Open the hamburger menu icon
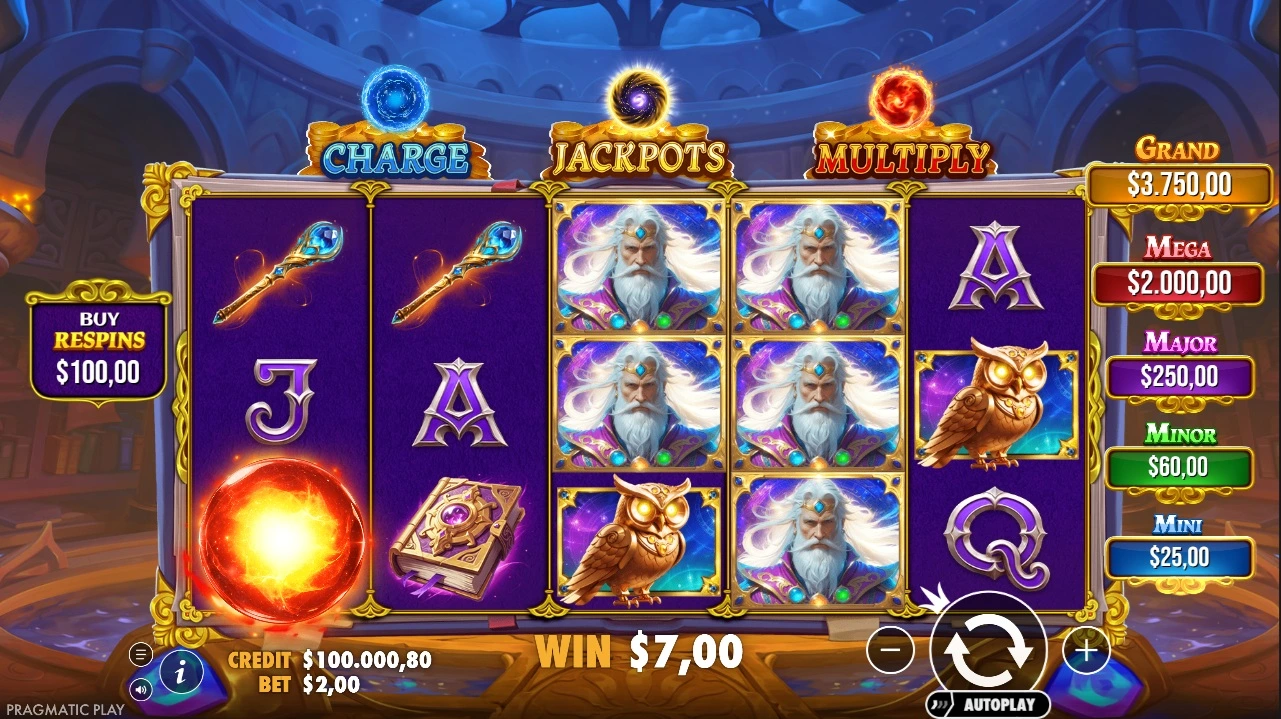This screenshot has width=1281, height=719. (x=141, y=654)
